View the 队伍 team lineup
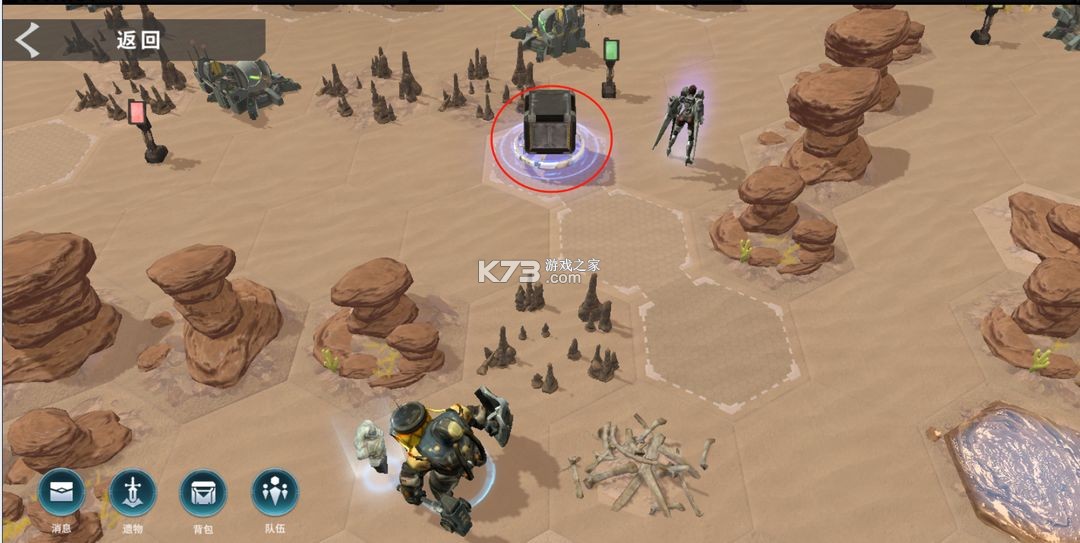This screenshot has height=543, width=1080. [275, 493]
